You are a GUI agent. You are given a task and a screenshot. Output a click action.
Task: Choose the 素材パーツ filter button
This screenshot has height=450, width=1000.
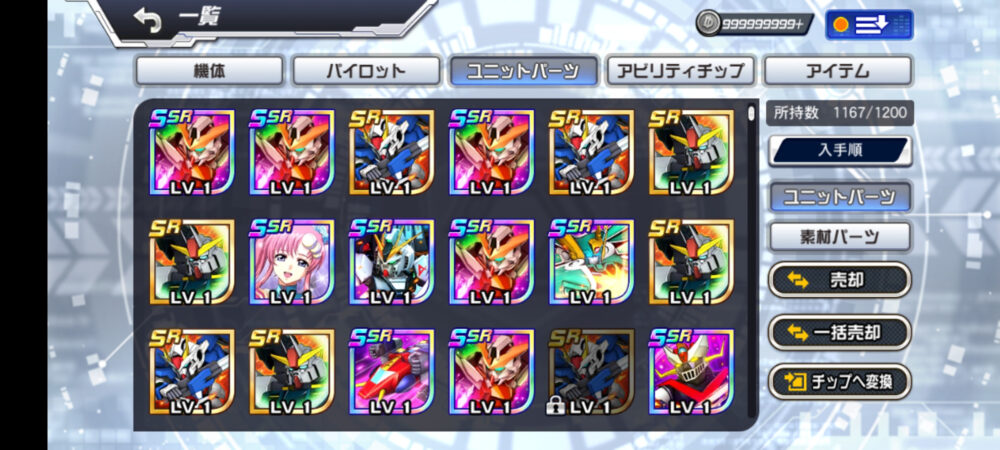pyautogui.click(x=839, y=237)
